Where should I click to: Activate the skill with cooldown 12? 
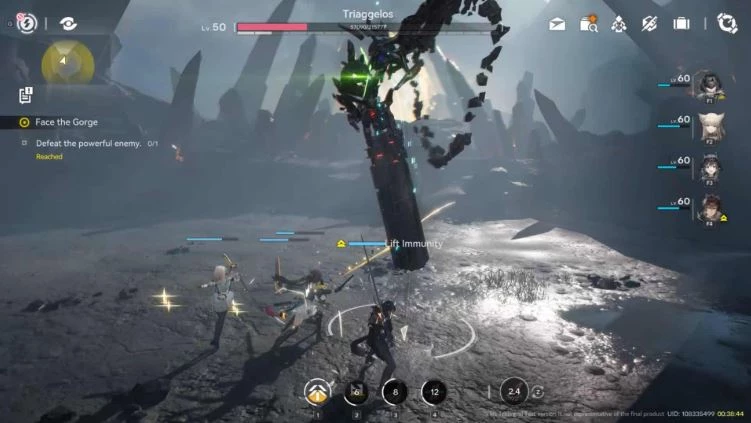(x=433, y=393)
